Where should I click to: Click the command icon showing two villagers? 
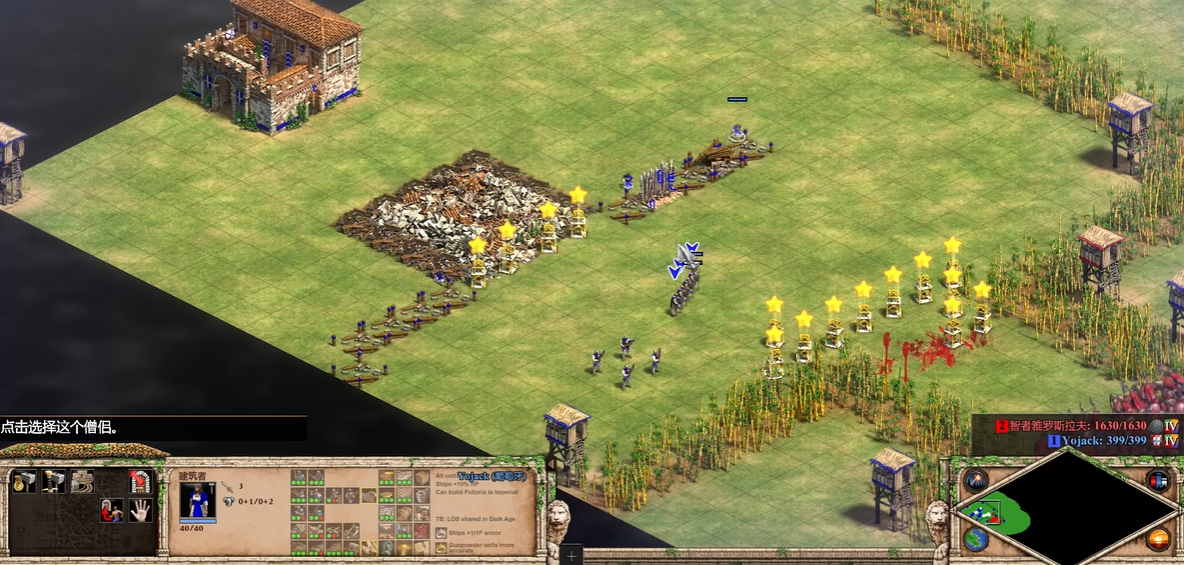[x=111, y=511]
